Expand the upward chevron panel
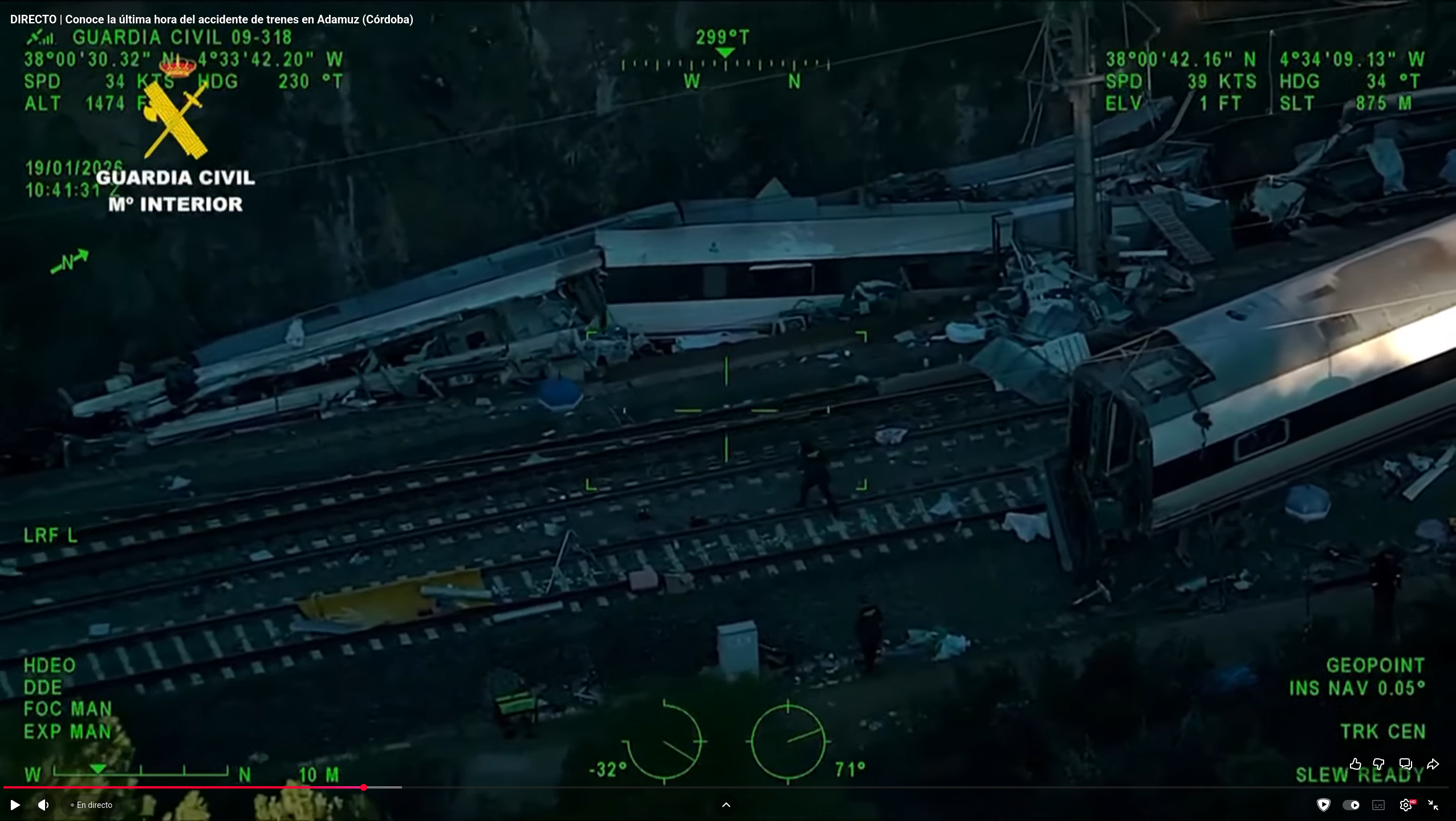The height and width of the screenshot is (821, 1456). click(x=726, y=805)
